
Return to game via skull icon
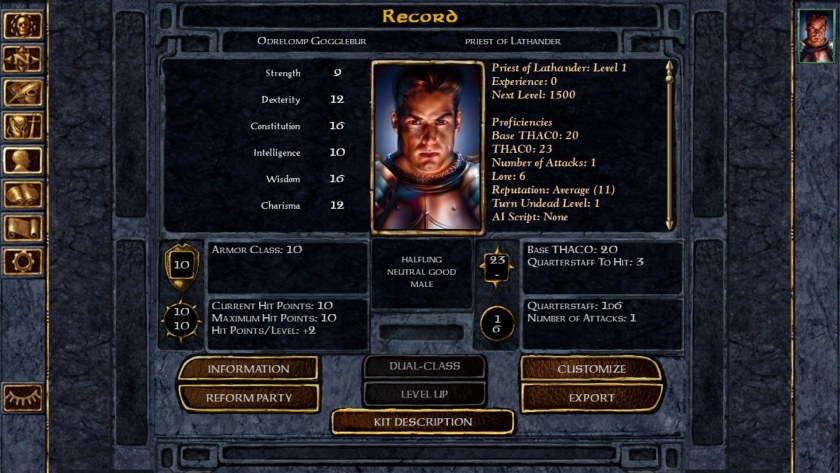[x=22, y=26]
